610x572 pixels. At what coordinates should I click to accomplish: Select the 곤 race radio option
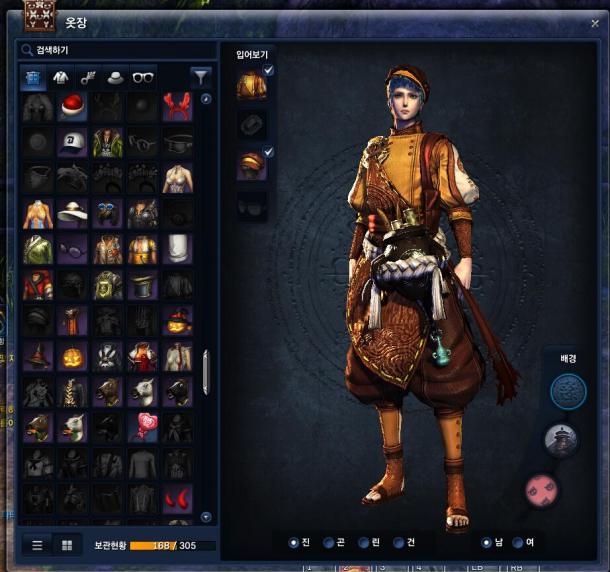click(329, 543)
